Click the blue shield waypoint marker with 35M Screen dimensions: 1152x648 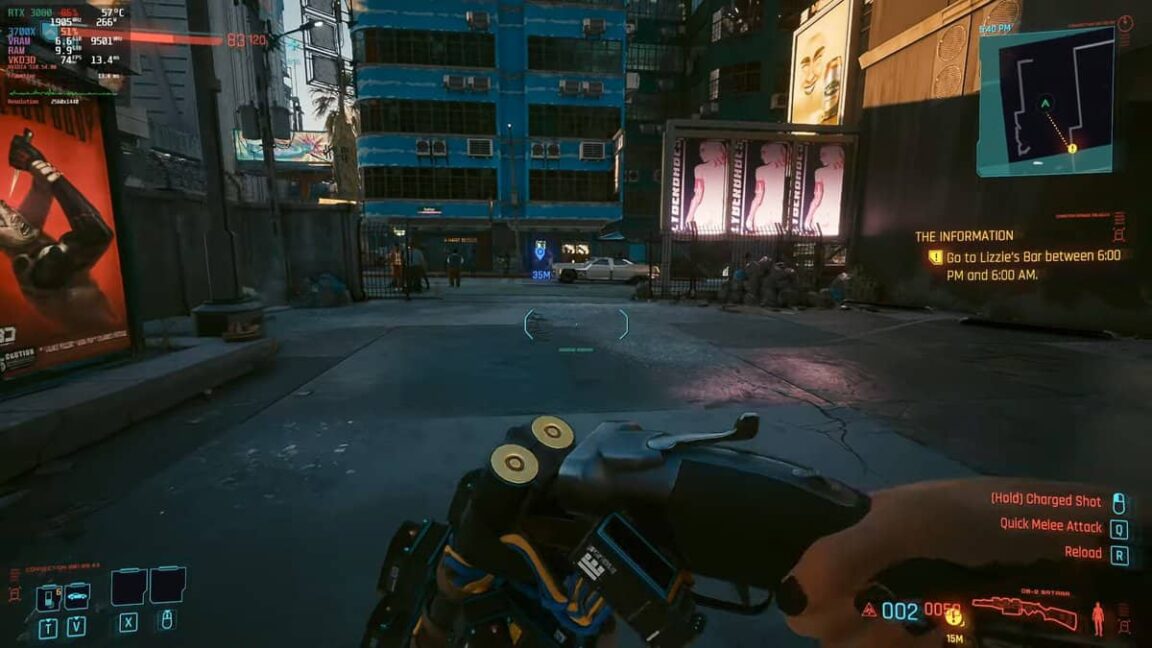click(541, 251)
